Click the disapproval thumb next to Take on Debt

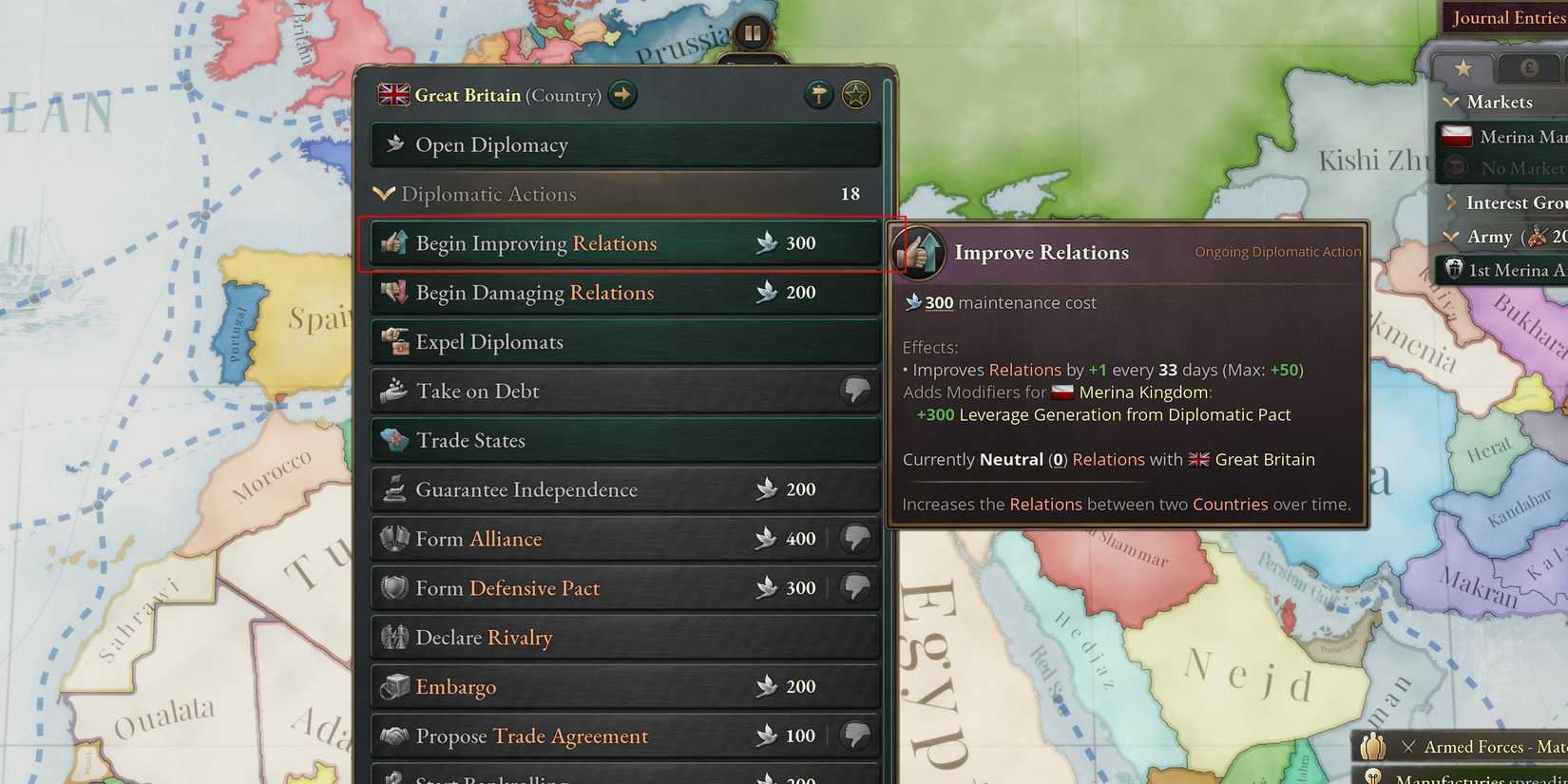[856, 390]
